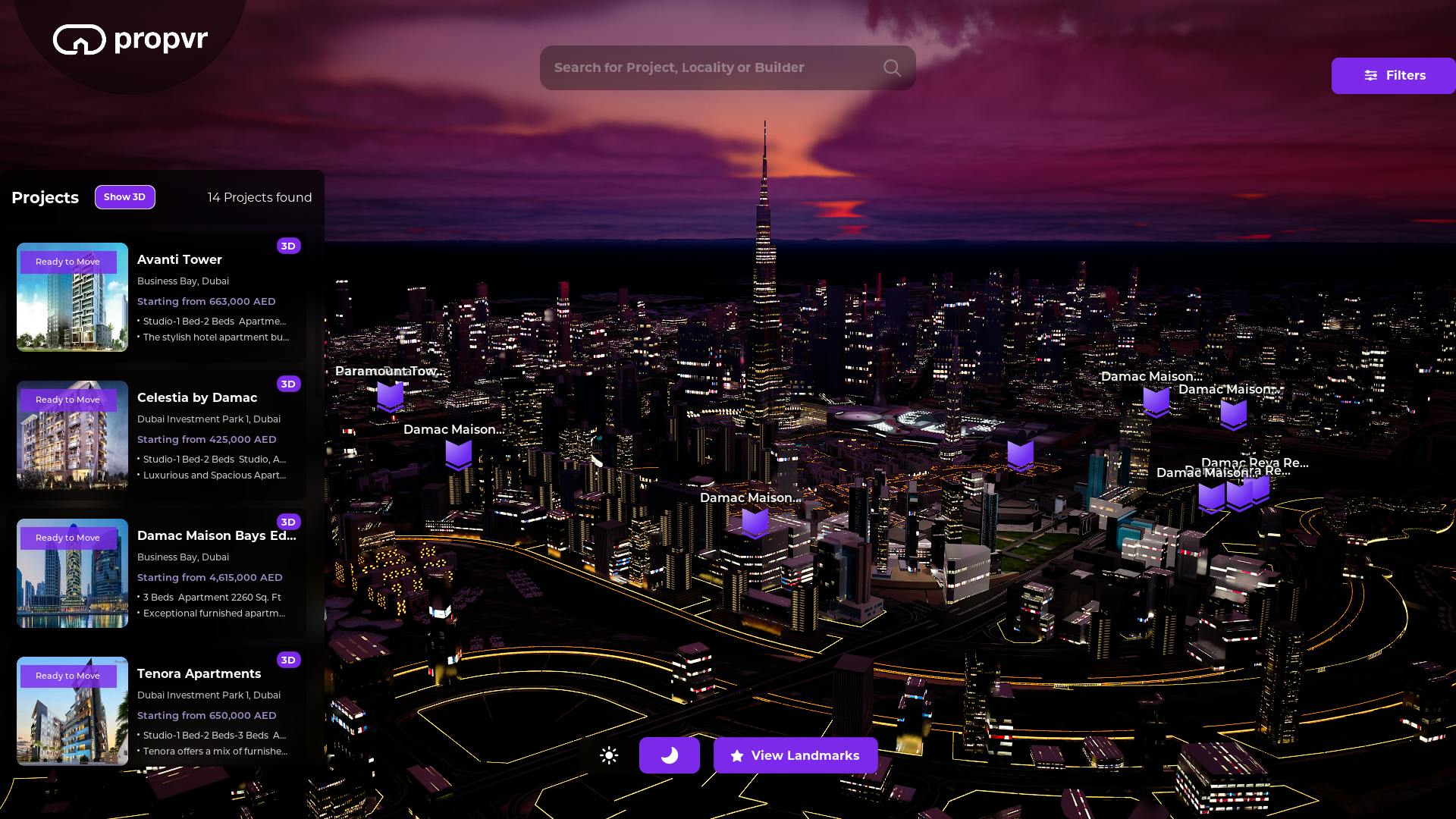The width and height of the screenshot is (1456, 819).
Task: Click the search magnifier icon
Action: pos(892,67)
